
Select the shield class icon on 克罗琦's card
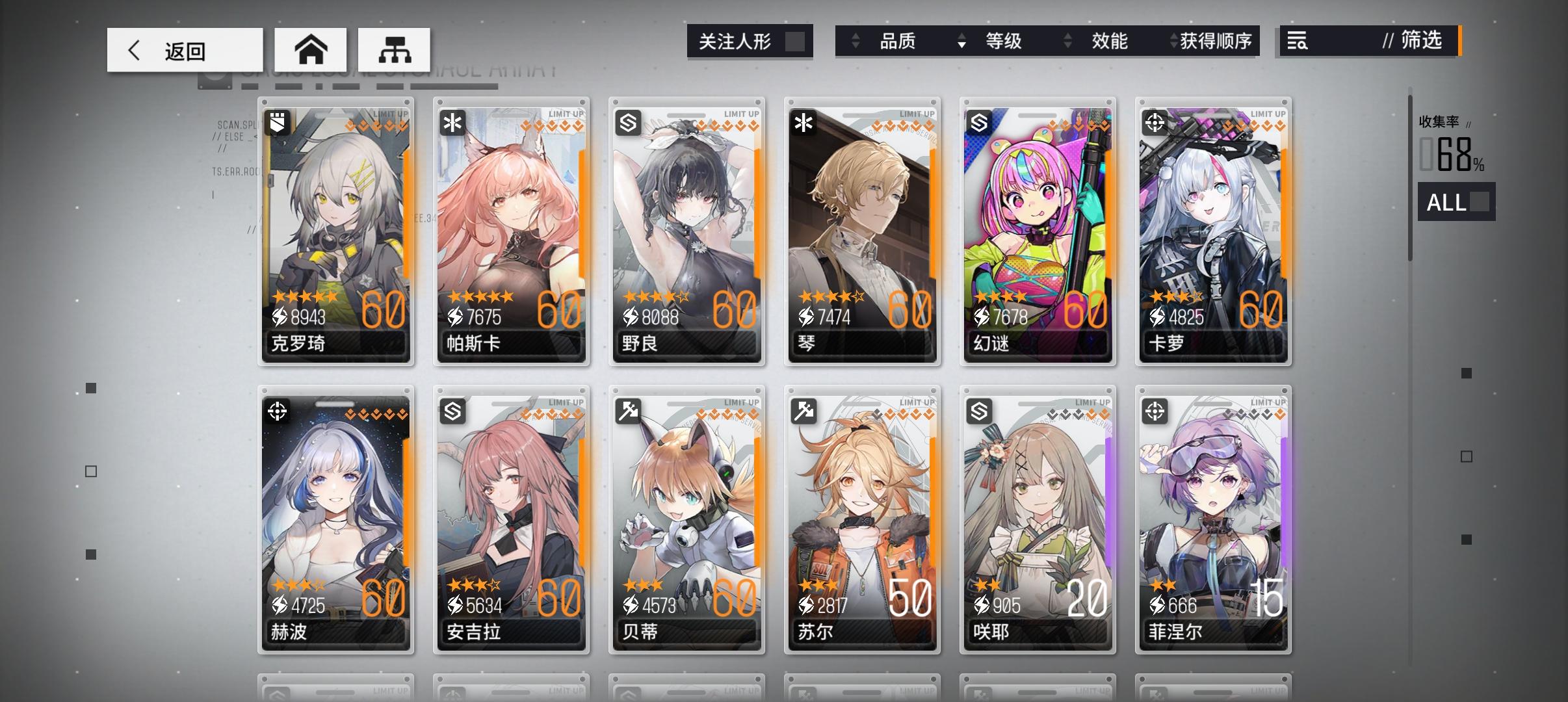pyautogui.click(x=278, y=122)
